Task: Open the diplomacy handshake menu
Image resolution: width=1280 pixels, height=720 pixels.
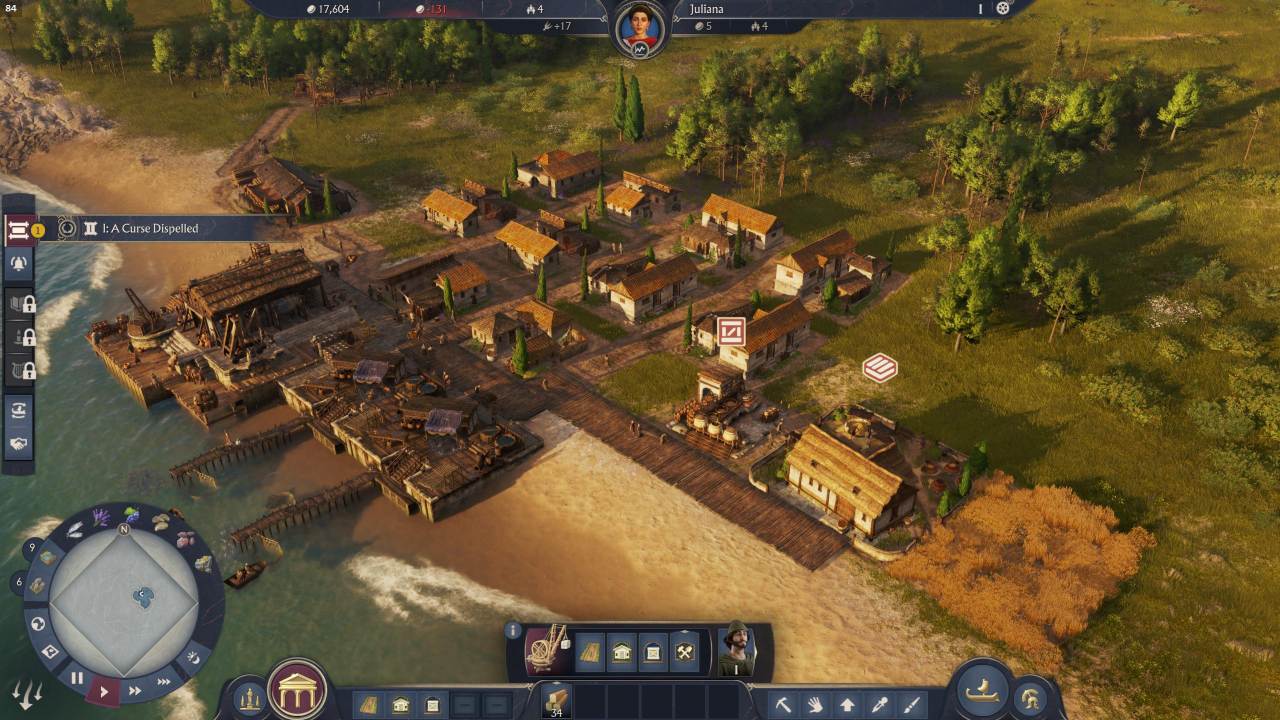Action: pyautogui.click(x=19, y=444)
